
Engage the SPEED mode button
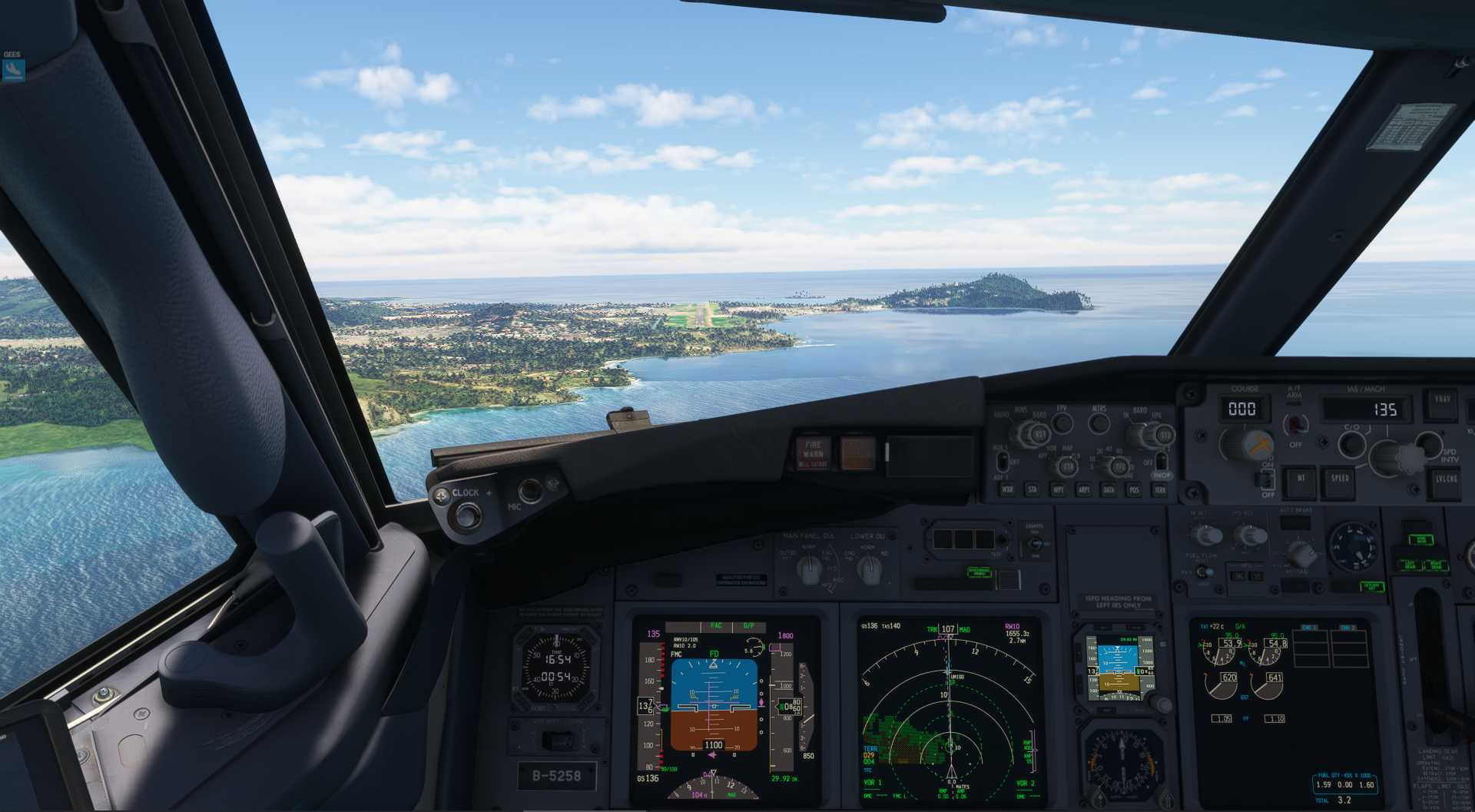point(1340,479)
